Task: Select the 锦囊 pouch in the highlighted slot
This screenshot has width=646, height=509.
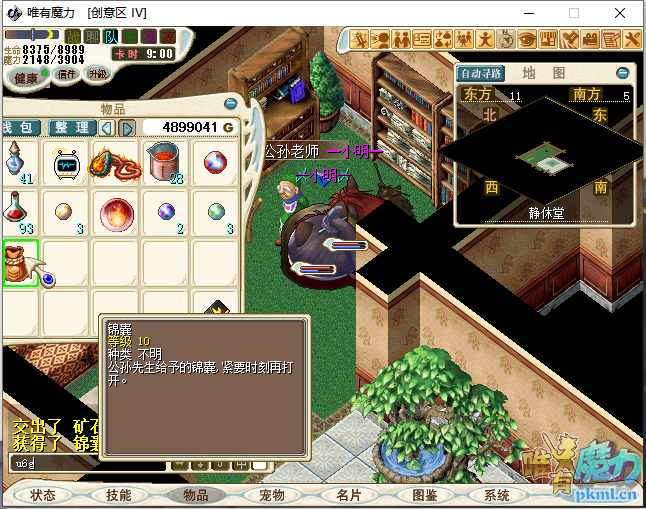Action: [20, 262]
